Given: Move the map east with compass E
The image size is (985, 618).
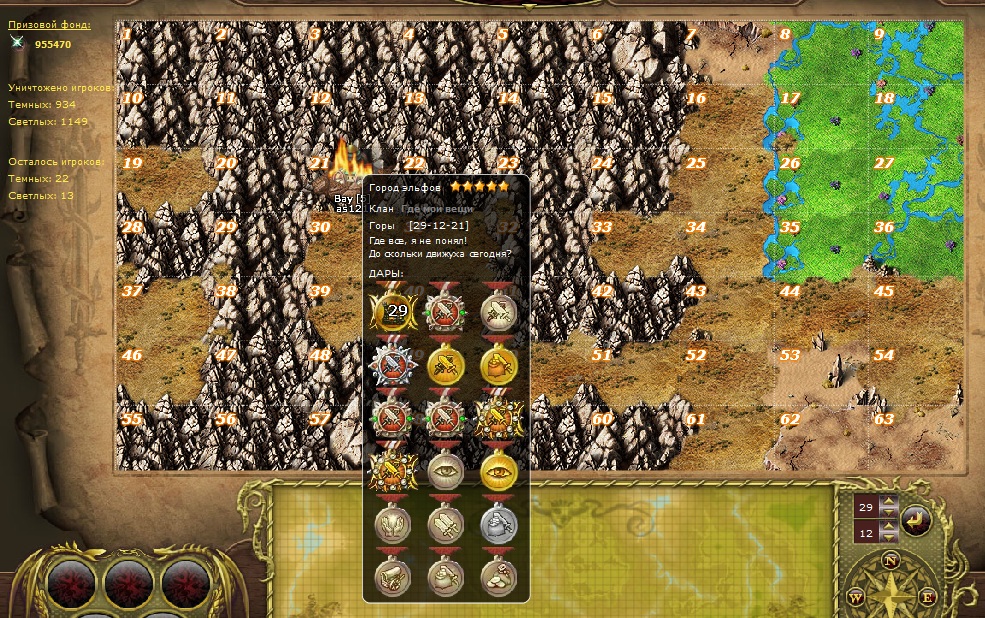Looking at the screenshot, I should (x=927, y=597).
